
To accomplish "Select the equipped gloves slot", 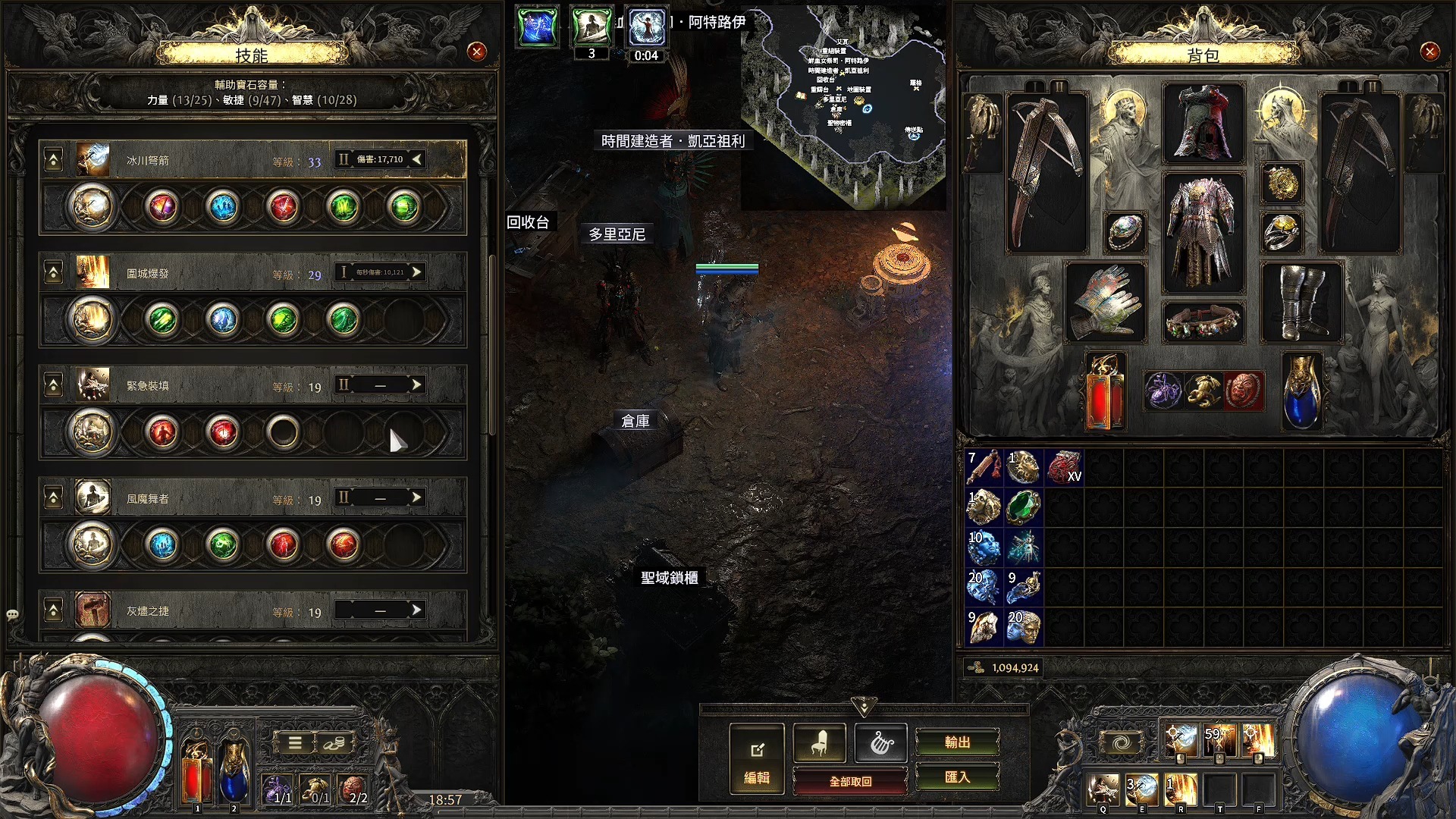I will point(1105,301).
